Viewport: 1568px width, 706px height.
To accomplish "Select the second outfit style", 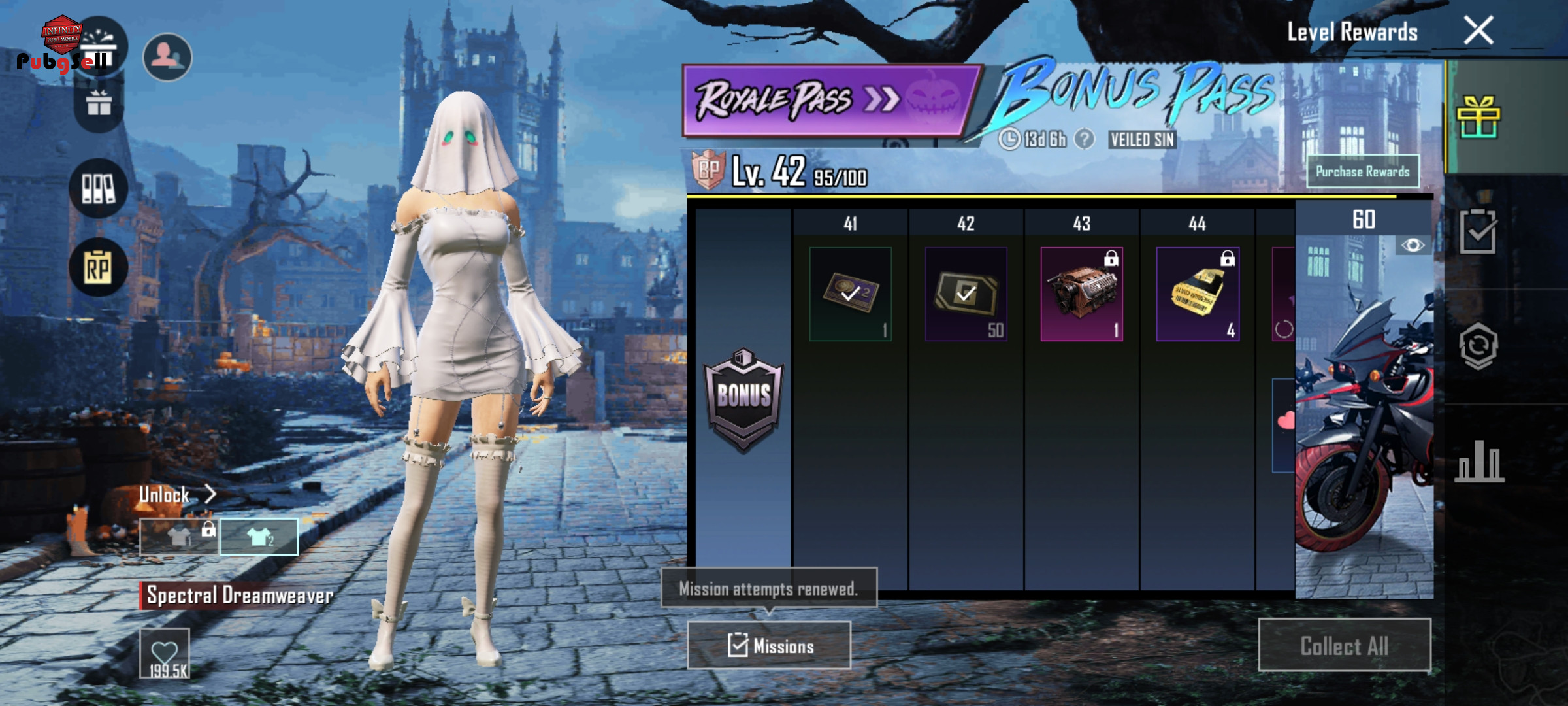I will click(x=259, y=537).
